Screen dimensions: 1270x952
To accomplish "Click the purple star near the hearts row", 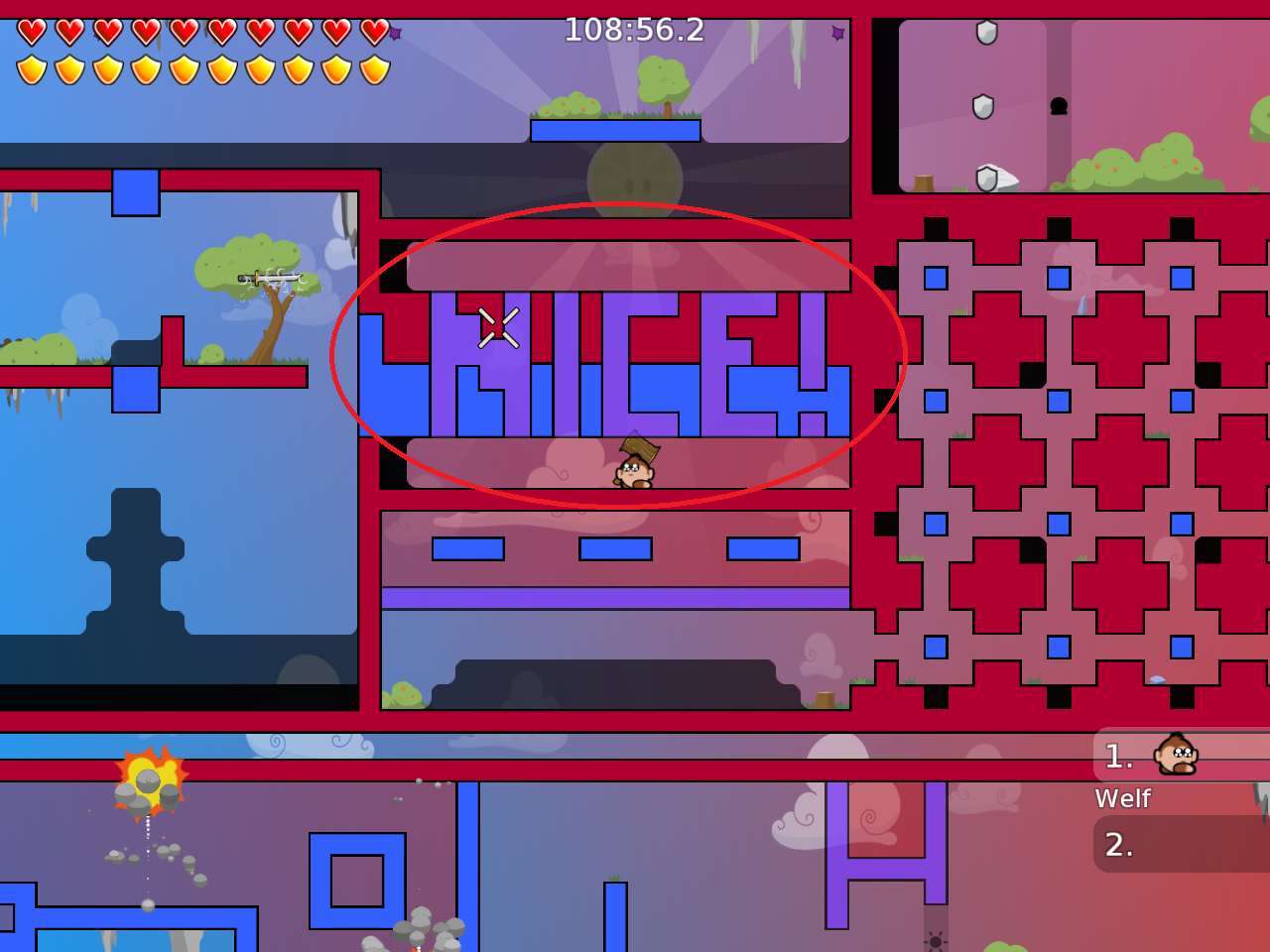I will coord(393,33).
